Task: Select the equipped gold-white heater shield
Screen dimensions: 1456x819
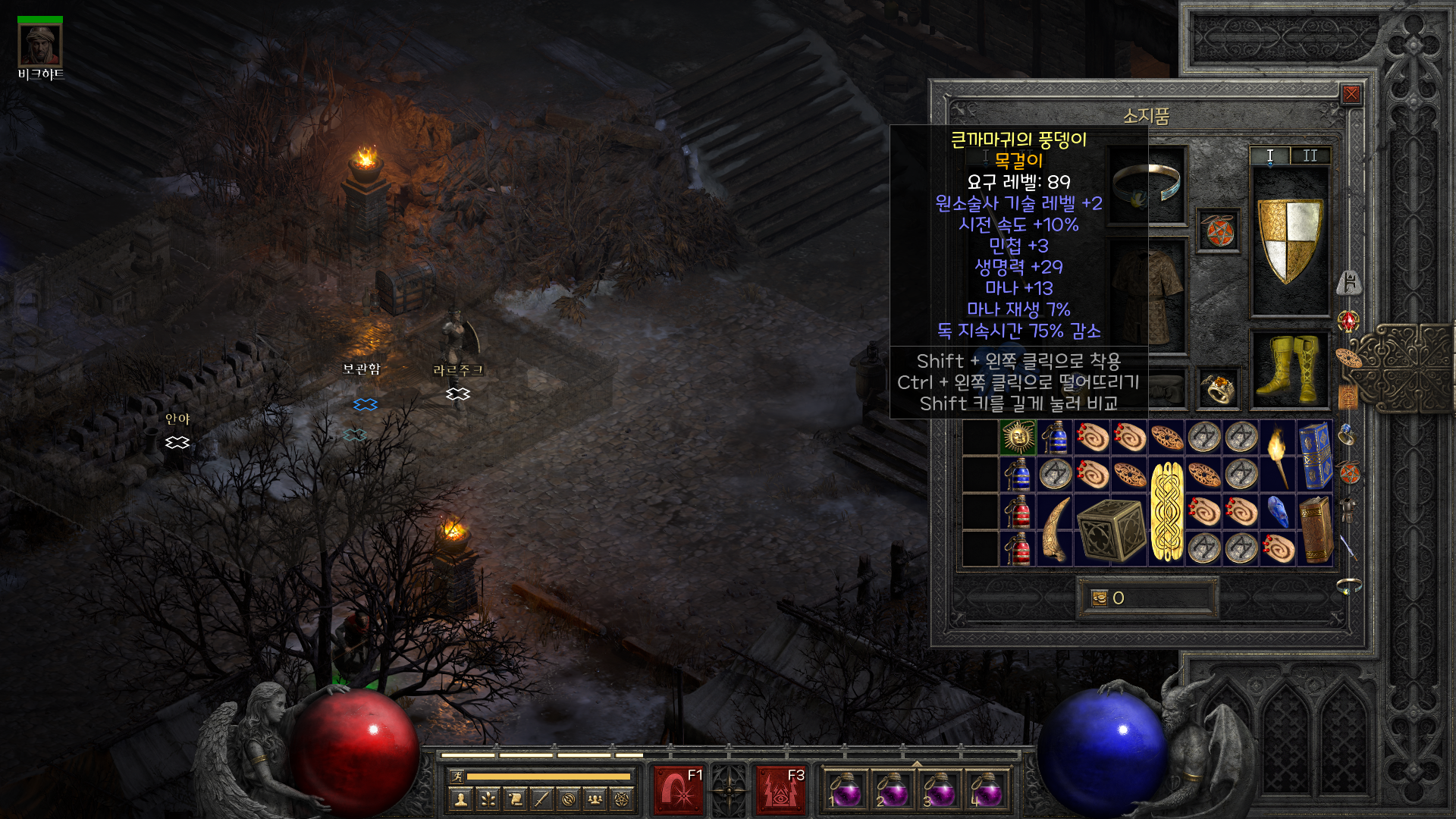Action: 1289,240
